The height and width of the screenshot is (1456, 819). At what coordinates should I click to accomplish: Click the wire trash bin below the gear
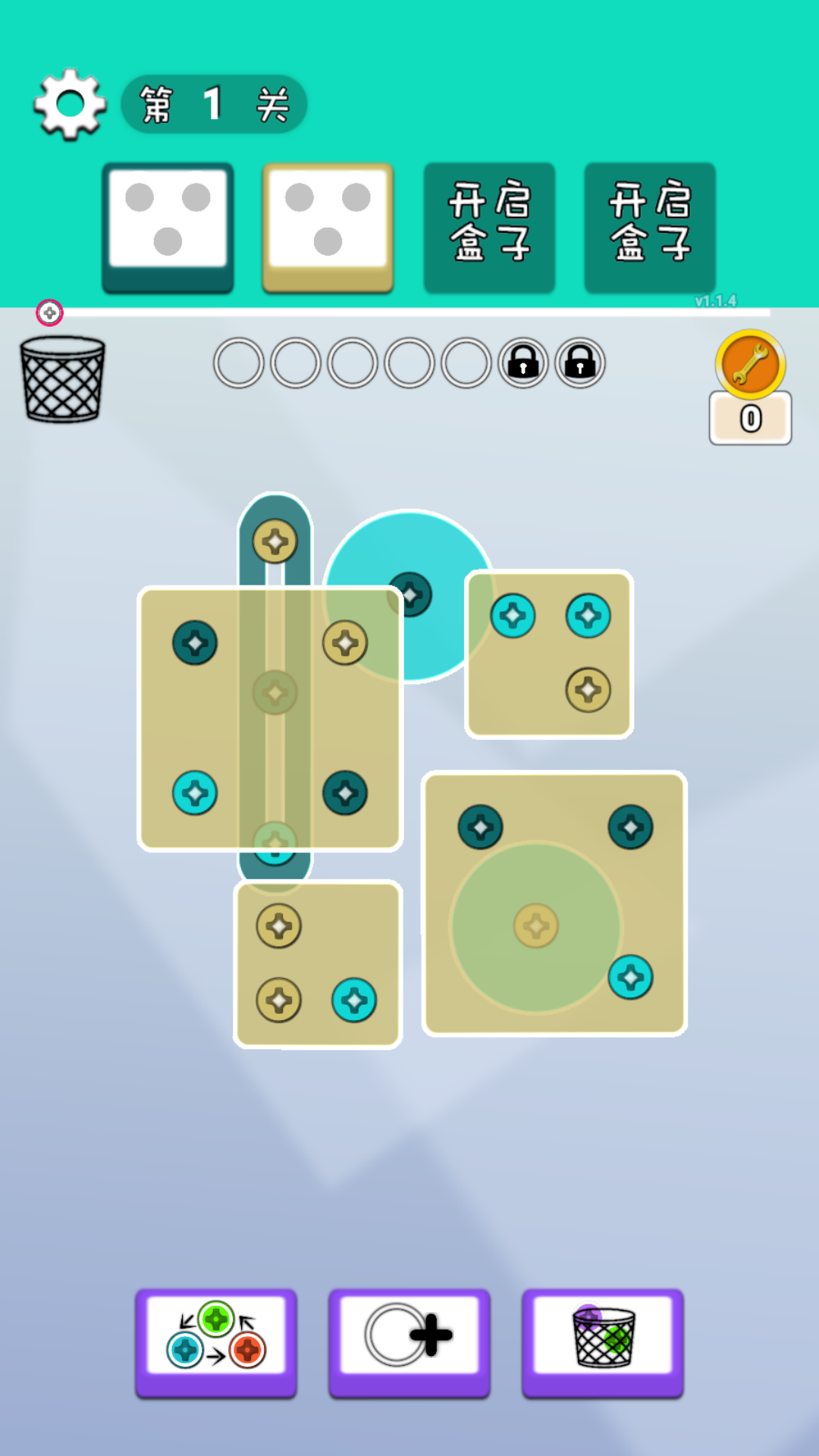(62, 379)
